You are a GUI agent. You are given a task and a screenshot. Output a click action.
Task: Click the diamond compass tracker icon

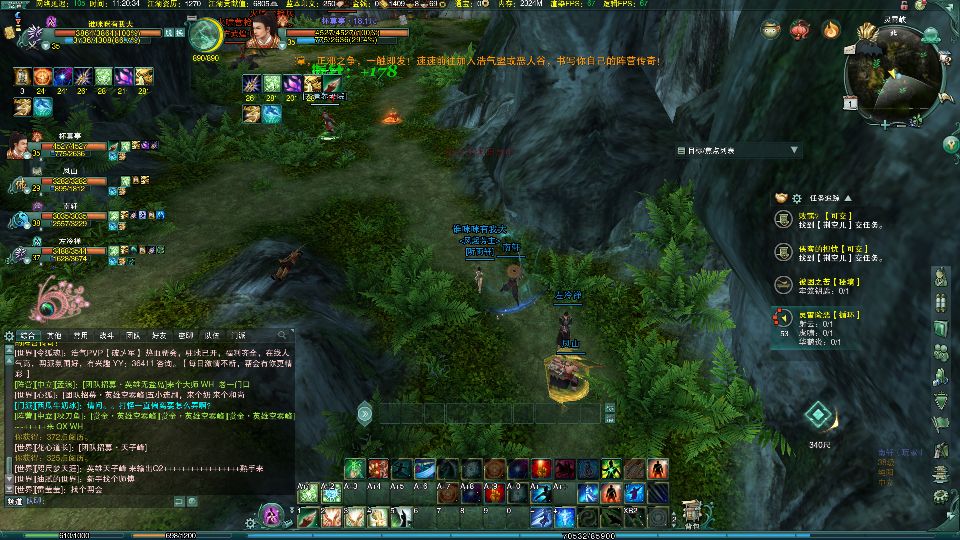818,415
